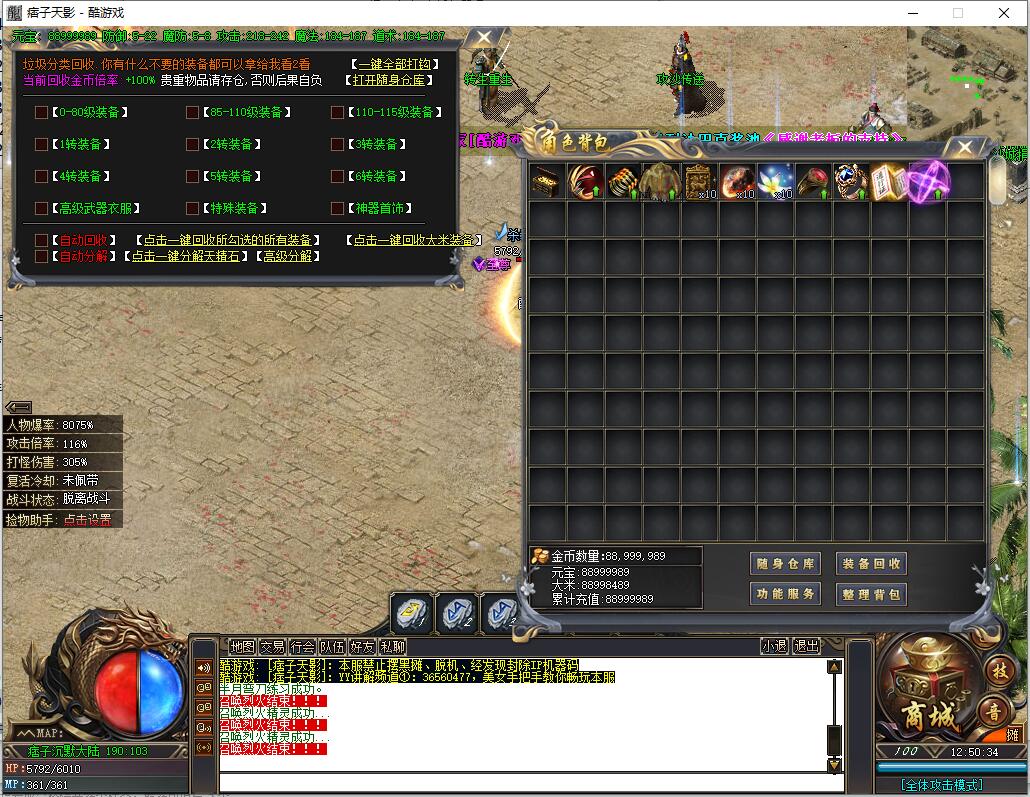Tick the 0-80级装备 checkbox

pyautogui.click(x=41, y=113)
